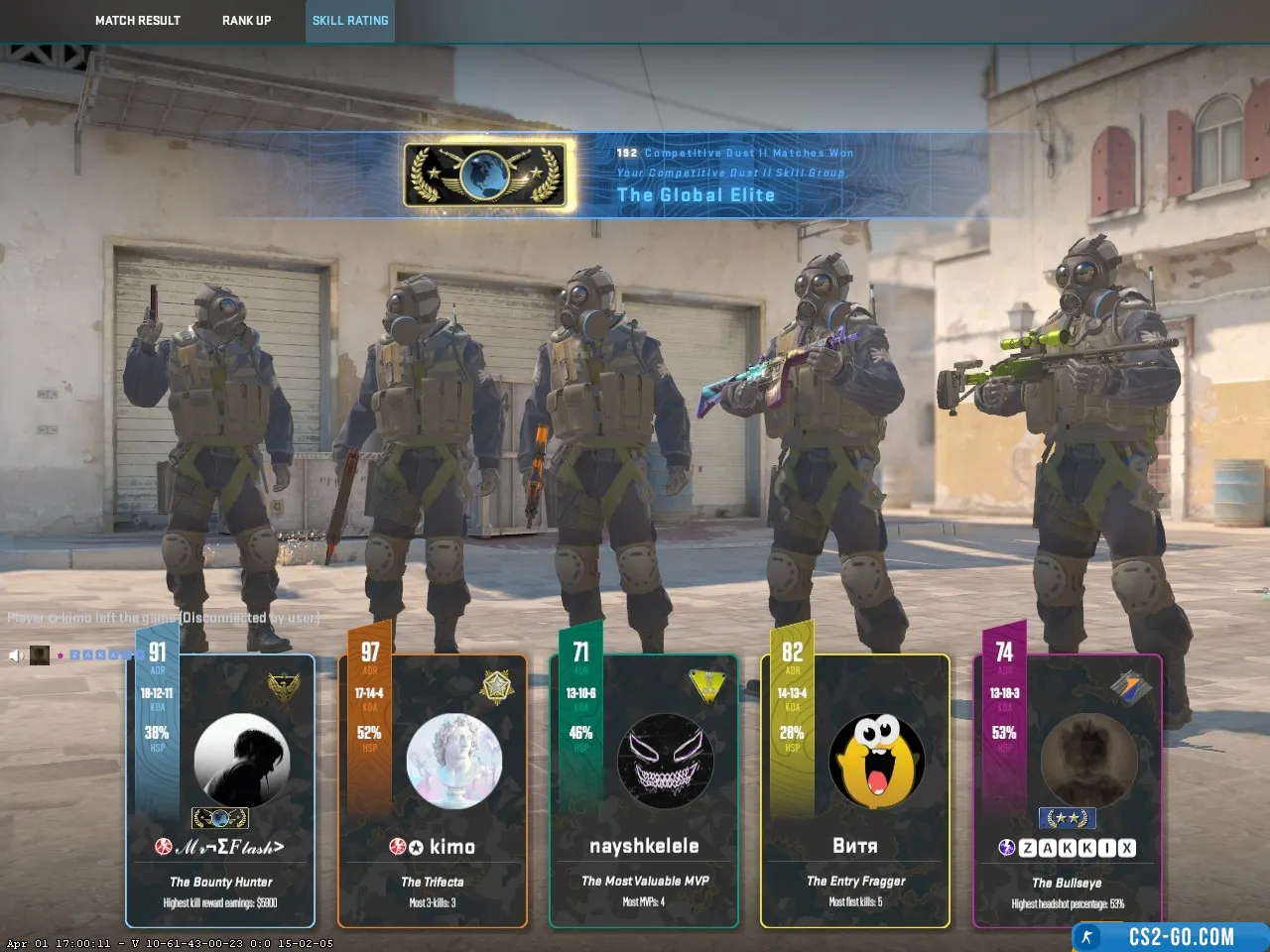View Витя's yellow smiley avatar

[876, 761]
